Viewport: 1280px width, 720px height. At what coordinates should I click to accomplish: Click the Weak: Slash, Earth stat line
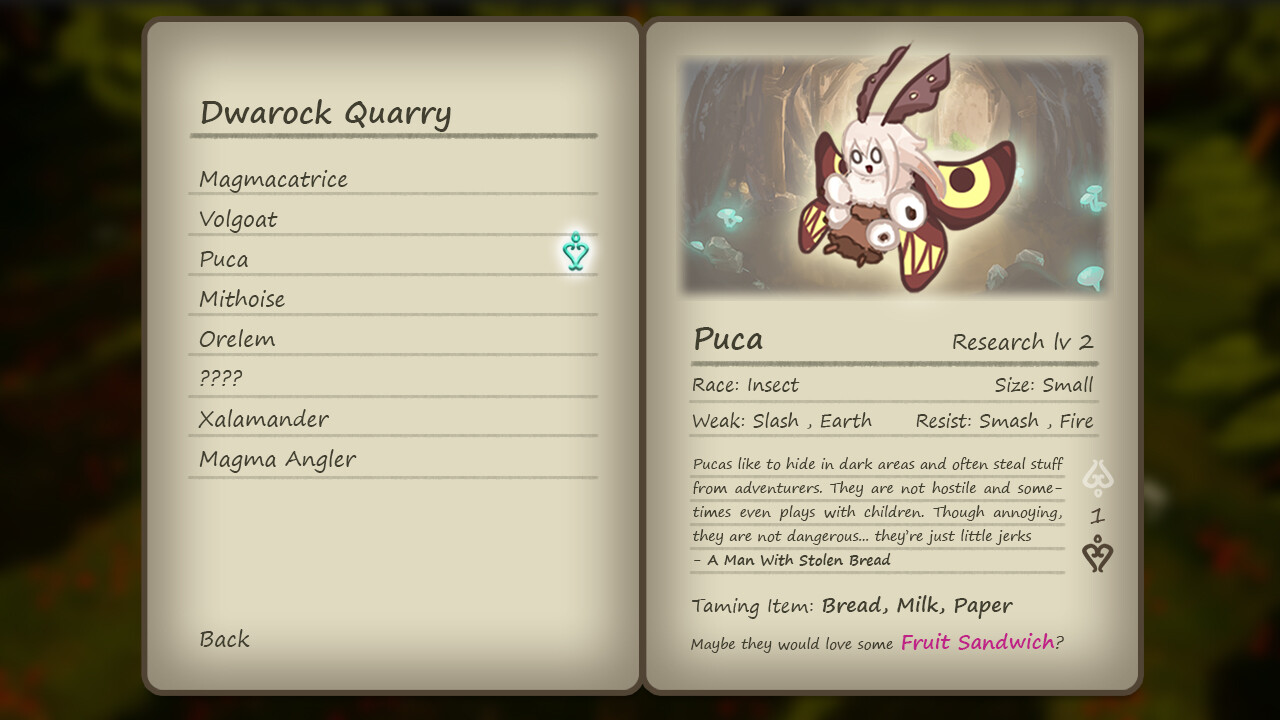(781, 420)
